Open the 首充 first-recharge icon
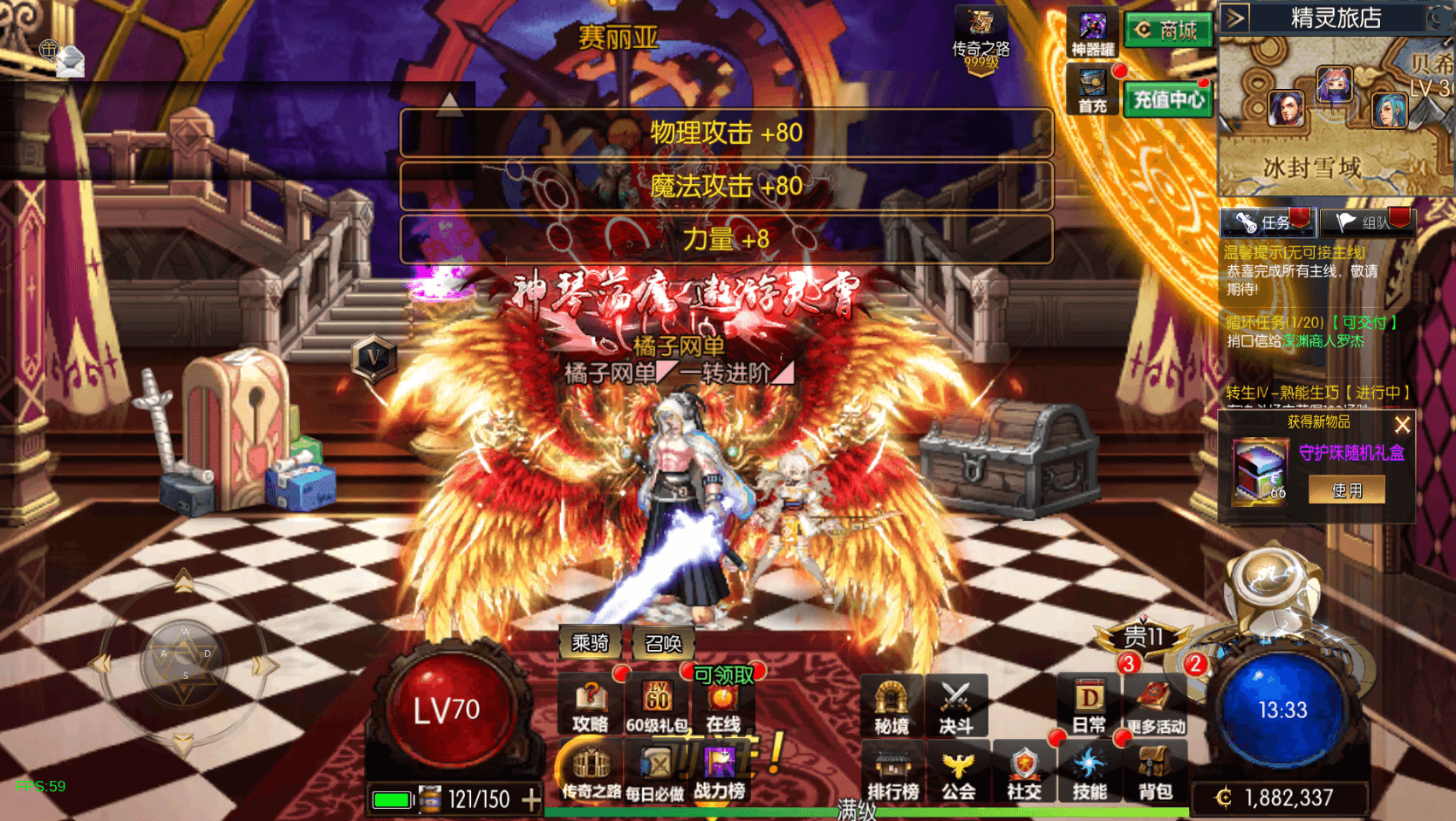This screenshot has height=821, width=1456. [x=1092, y=91]
